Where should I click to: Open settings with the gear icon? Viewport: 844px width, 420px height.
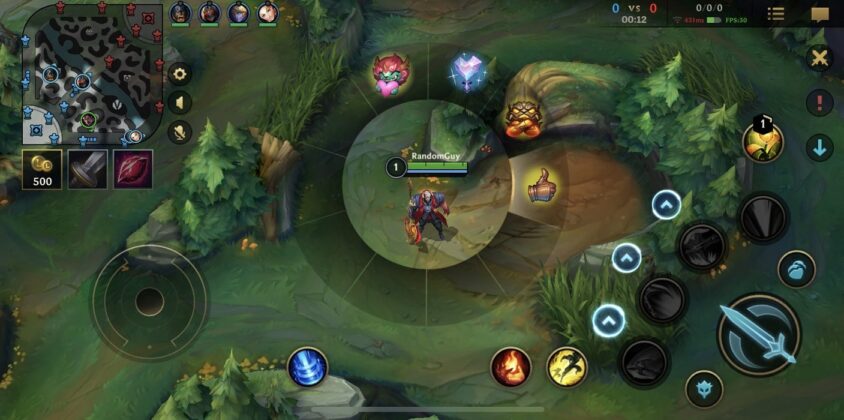180,73
